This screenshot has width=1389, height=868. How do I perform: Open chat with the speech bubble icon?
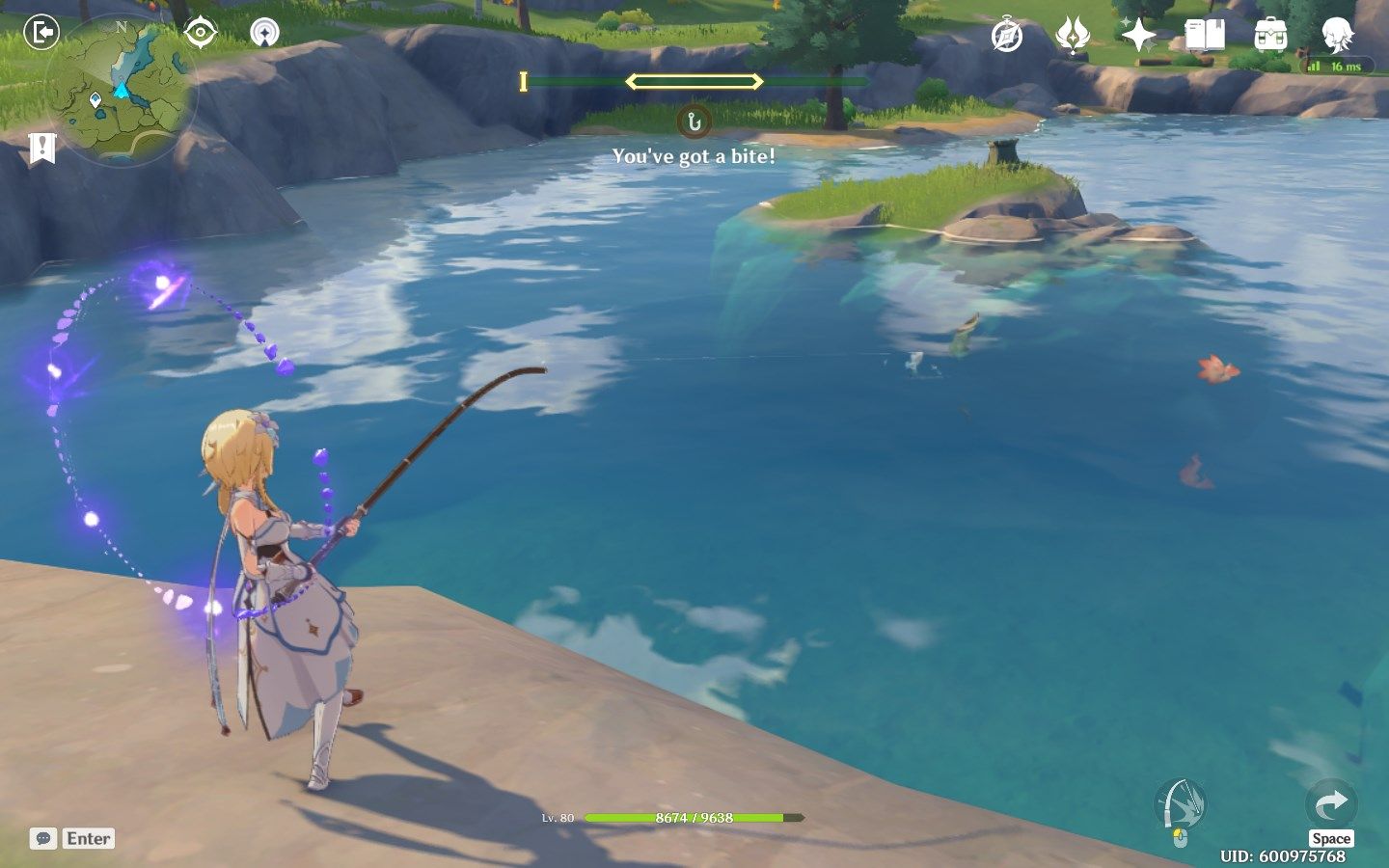41,838
